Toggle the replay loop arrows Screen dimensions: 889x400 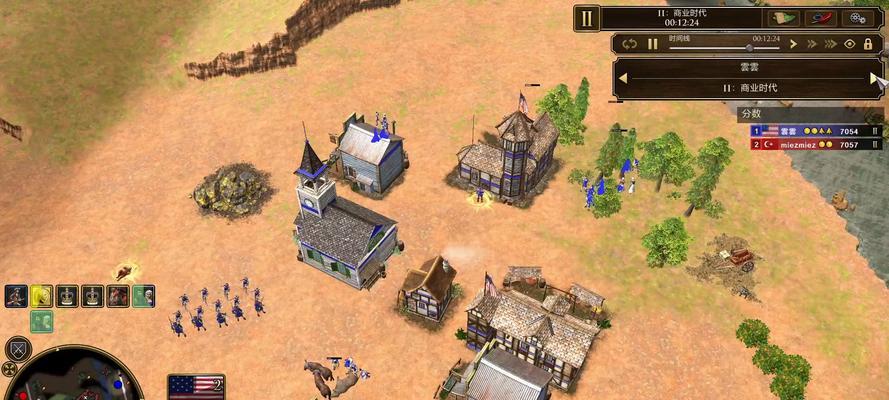point(629,44)
